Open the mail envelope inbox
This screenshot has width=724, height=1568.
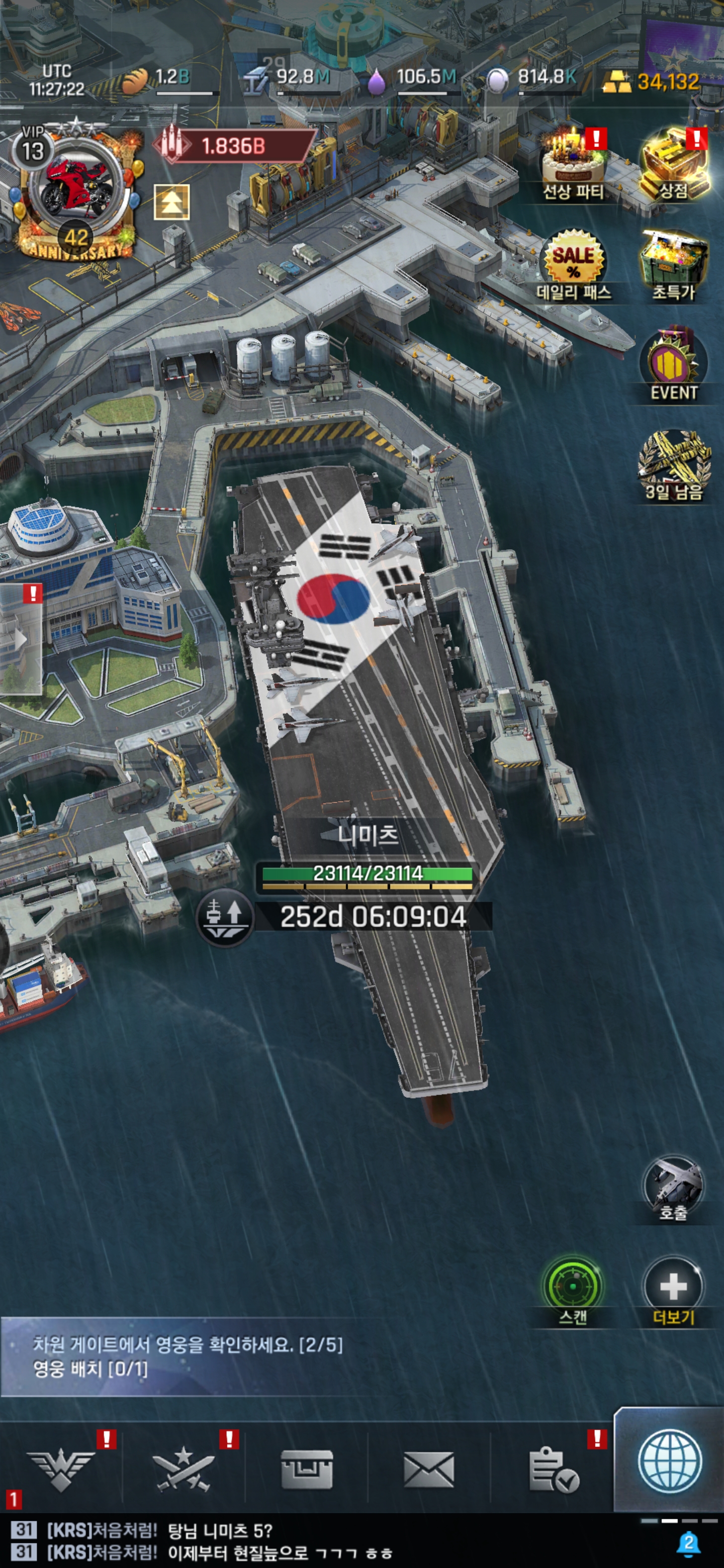pyautogui.click(x=429, y=1469)
